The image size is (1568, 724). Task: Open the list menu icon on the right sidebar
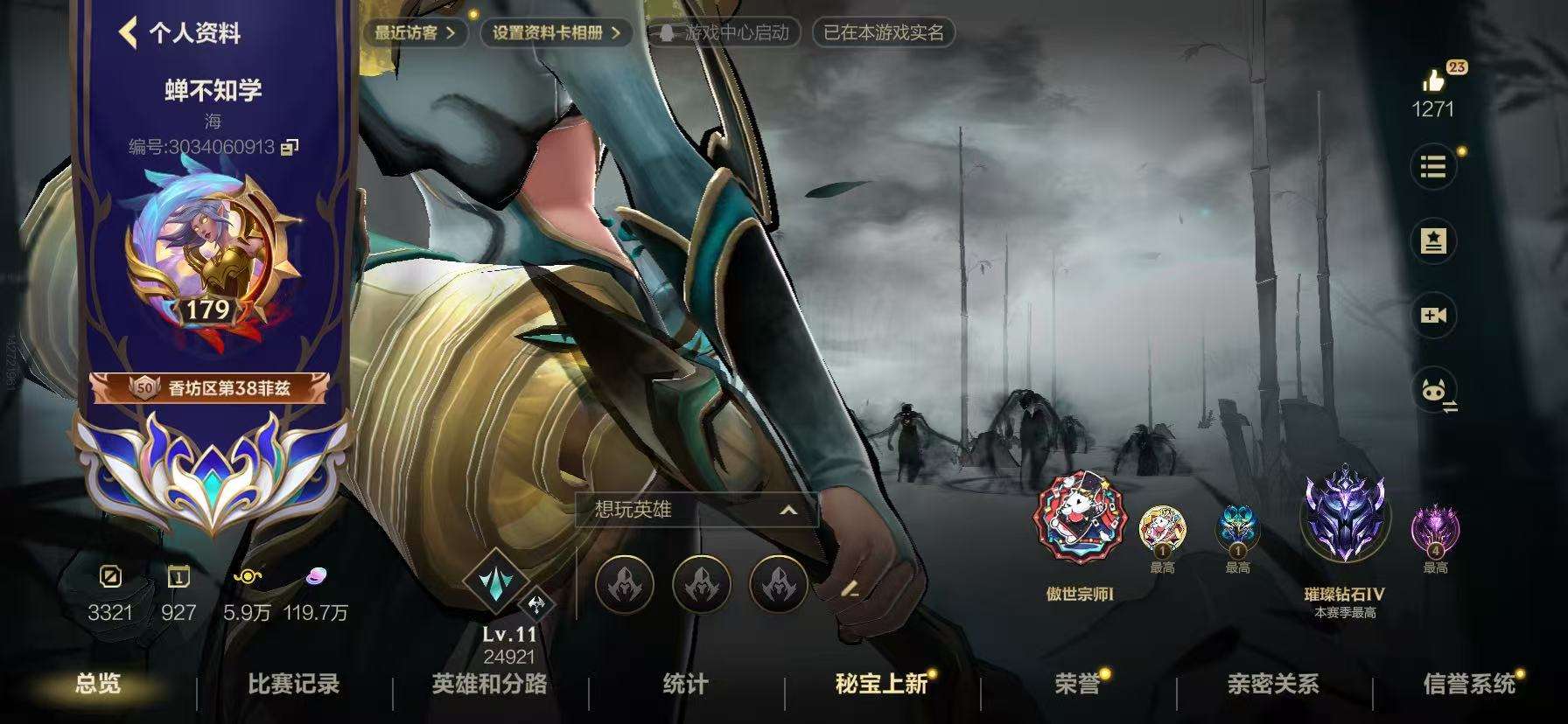point(1432,167)
